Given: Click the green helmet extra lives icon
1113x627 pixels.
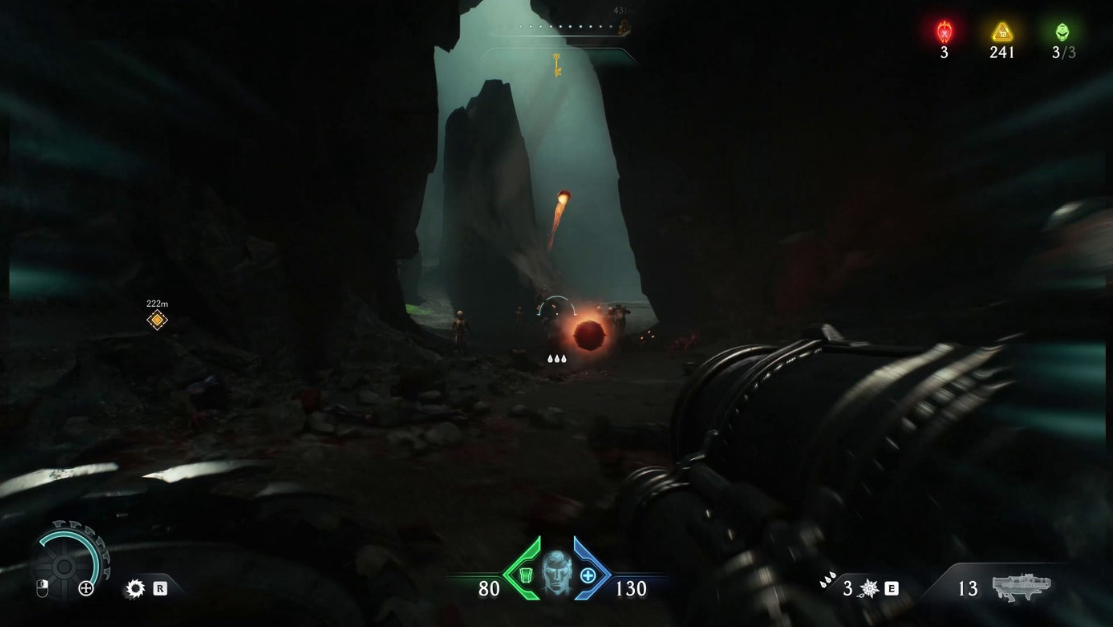Looking at the screenshot, I should coord(1061,32).
